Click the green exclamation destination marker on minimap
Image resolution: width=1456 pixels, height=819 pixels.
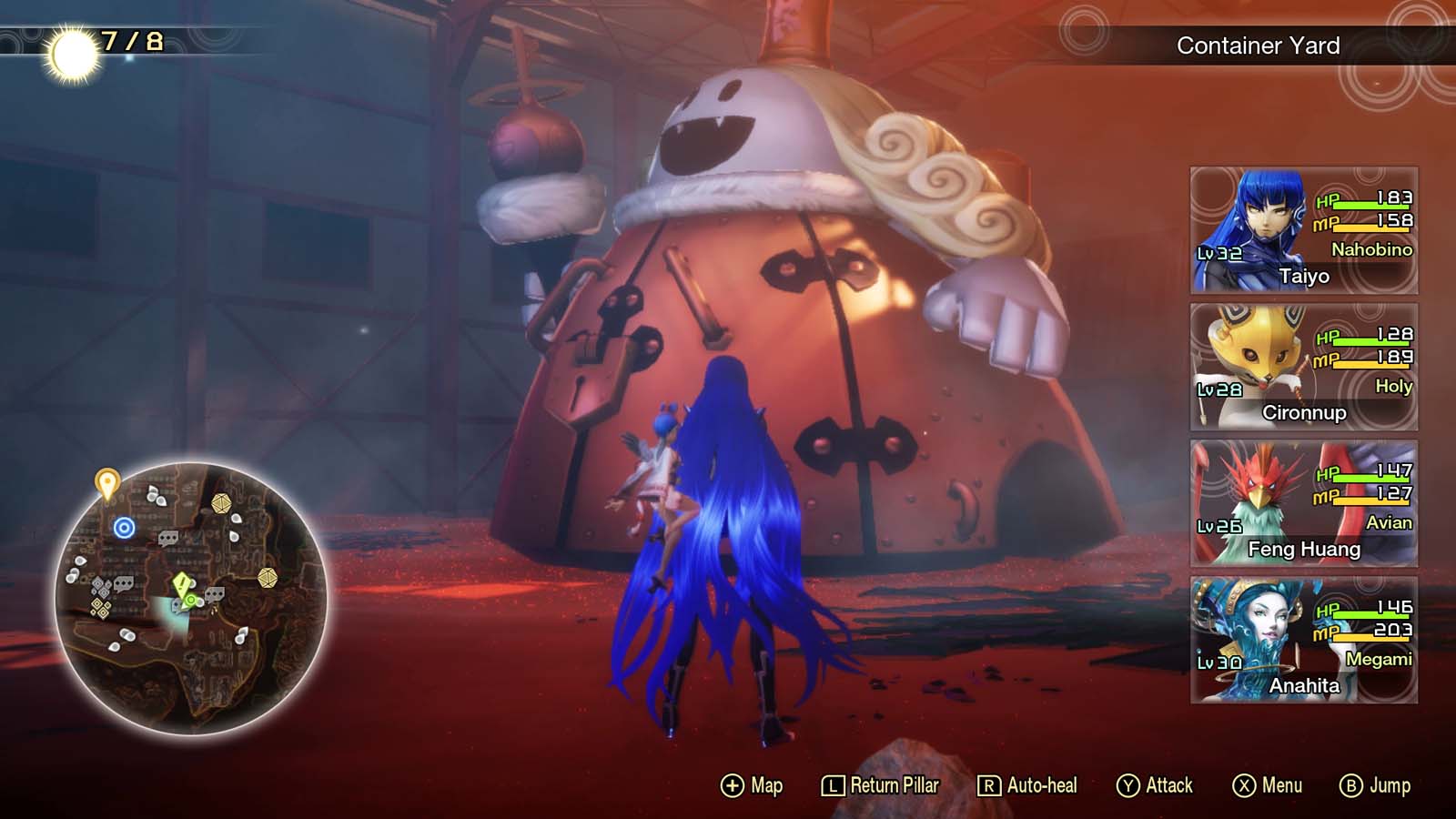coord(181,584)
